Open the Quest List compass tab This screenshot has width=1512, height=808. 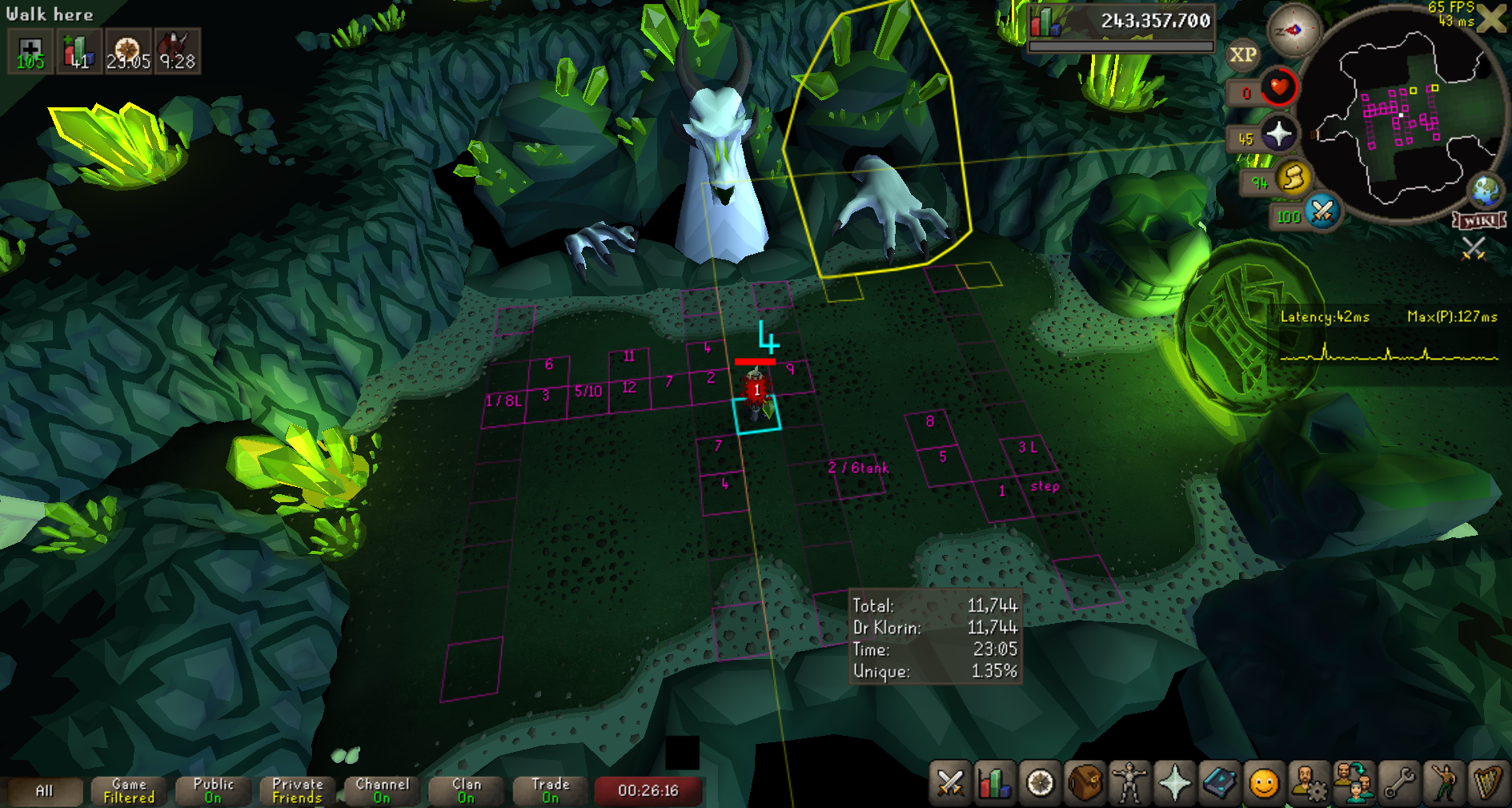tap(1040, 782)
